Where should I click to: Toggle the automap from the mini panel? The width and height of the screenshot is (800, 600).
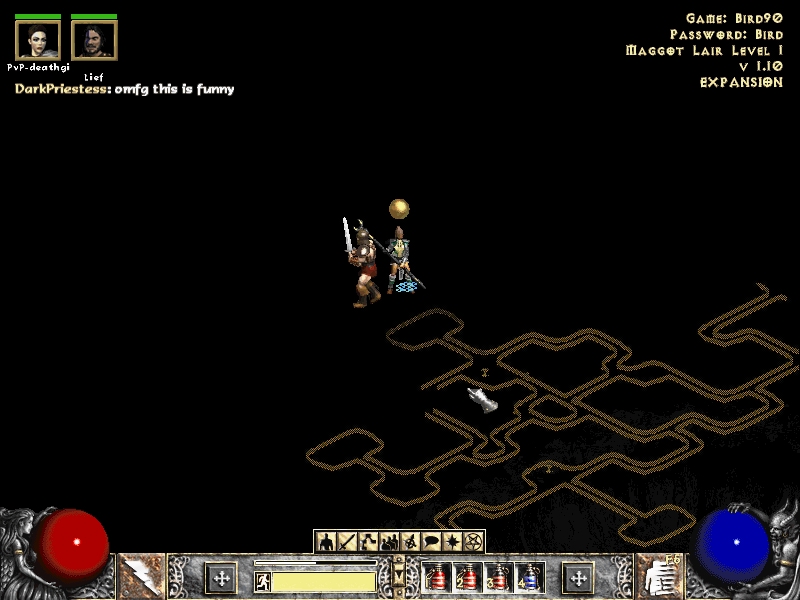[x=411, y=542]
